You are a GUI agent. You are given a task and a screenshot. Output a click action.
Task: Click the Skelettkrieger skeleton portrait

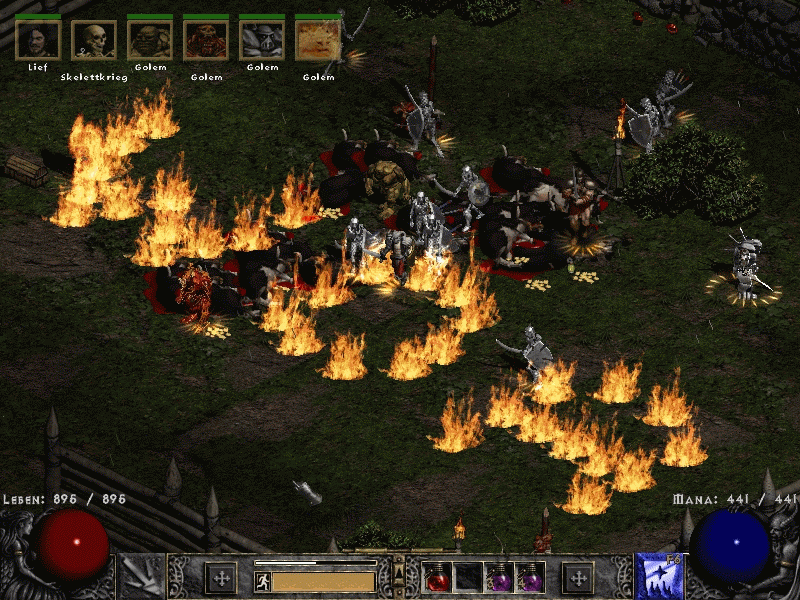point(94,40)
